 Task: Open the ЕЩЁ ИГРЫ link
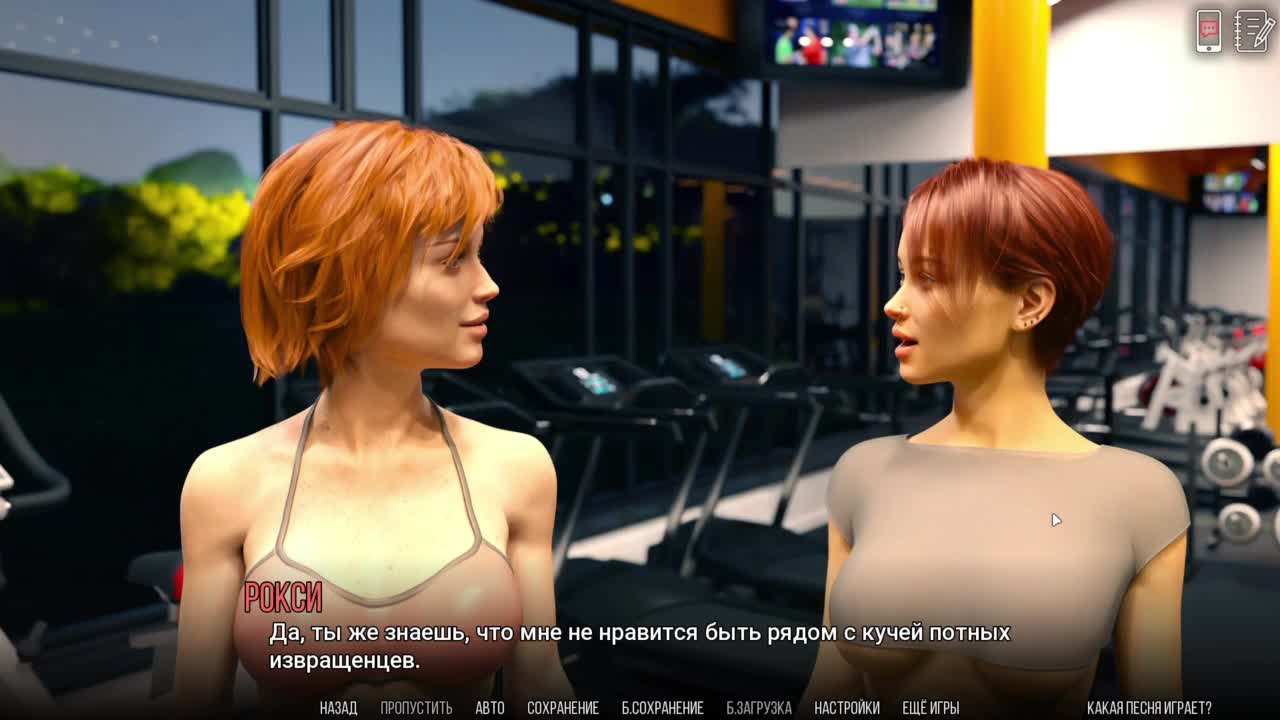point(931,708)
